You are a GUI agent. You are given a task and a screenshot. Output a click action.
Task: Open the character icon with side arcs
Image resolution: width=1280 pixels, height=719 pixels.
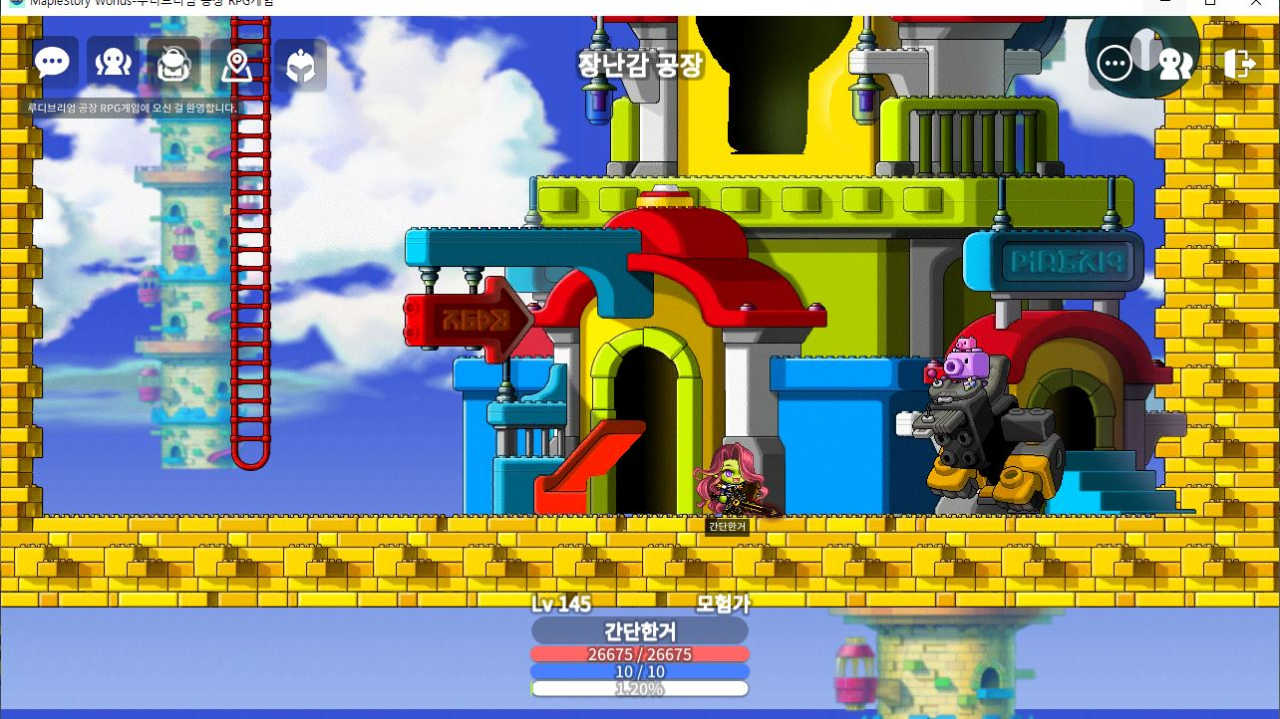(x=113, y=63)
